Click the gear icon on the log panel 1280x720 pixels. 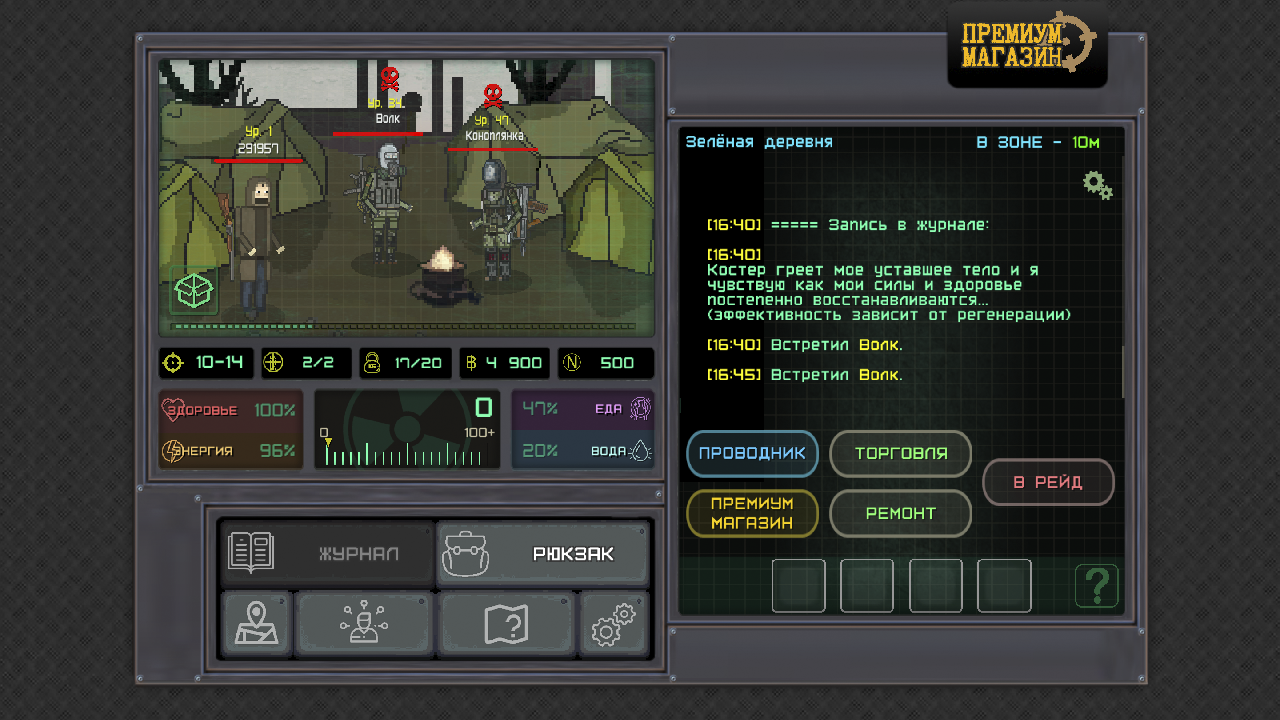[1097, 185]
